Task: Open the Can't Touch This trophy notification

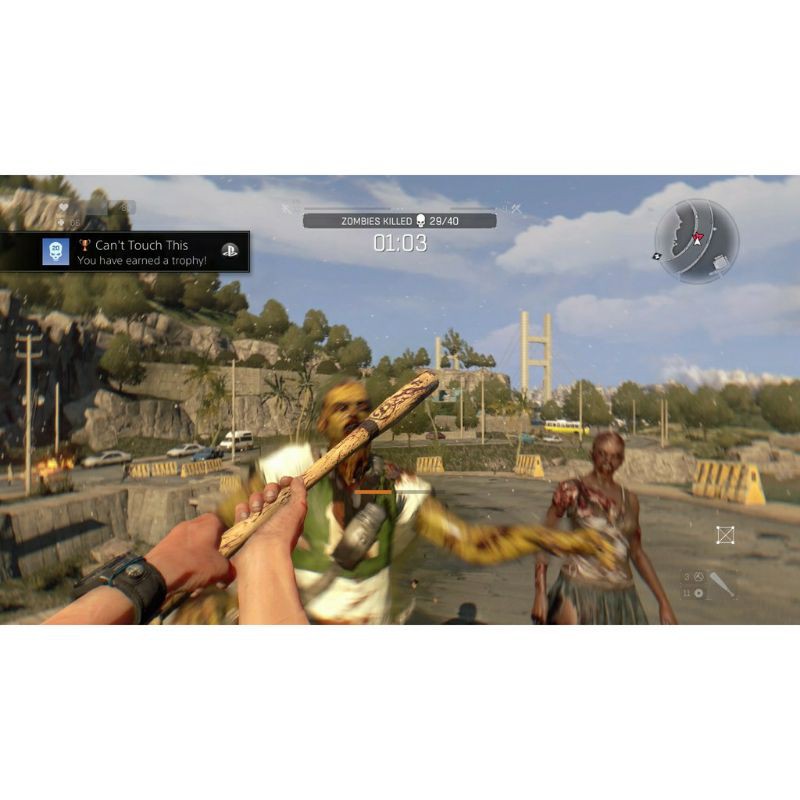Action: (x=140, y=252)
